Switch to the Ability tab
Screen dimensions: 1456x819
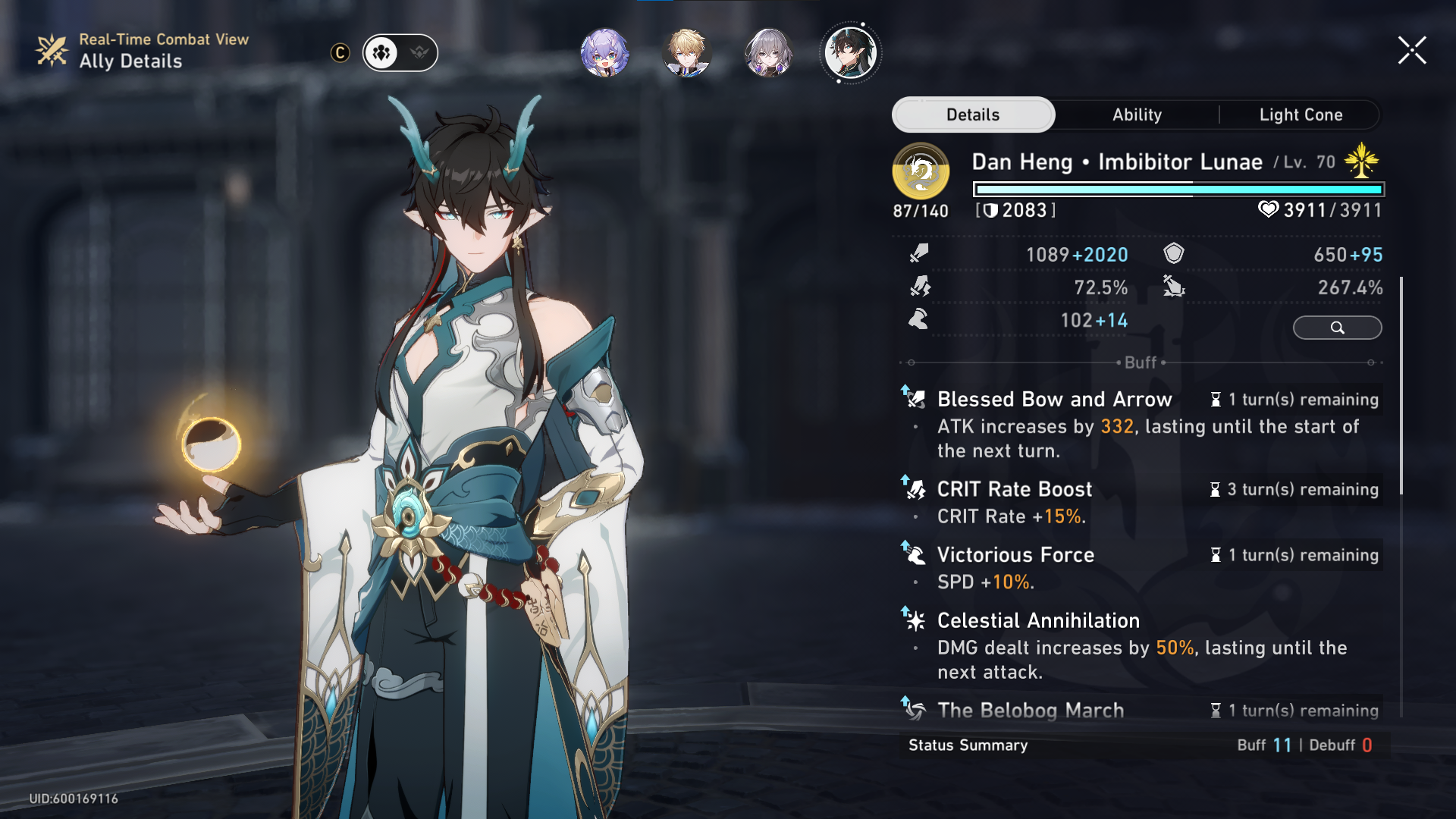(1137, 115)
